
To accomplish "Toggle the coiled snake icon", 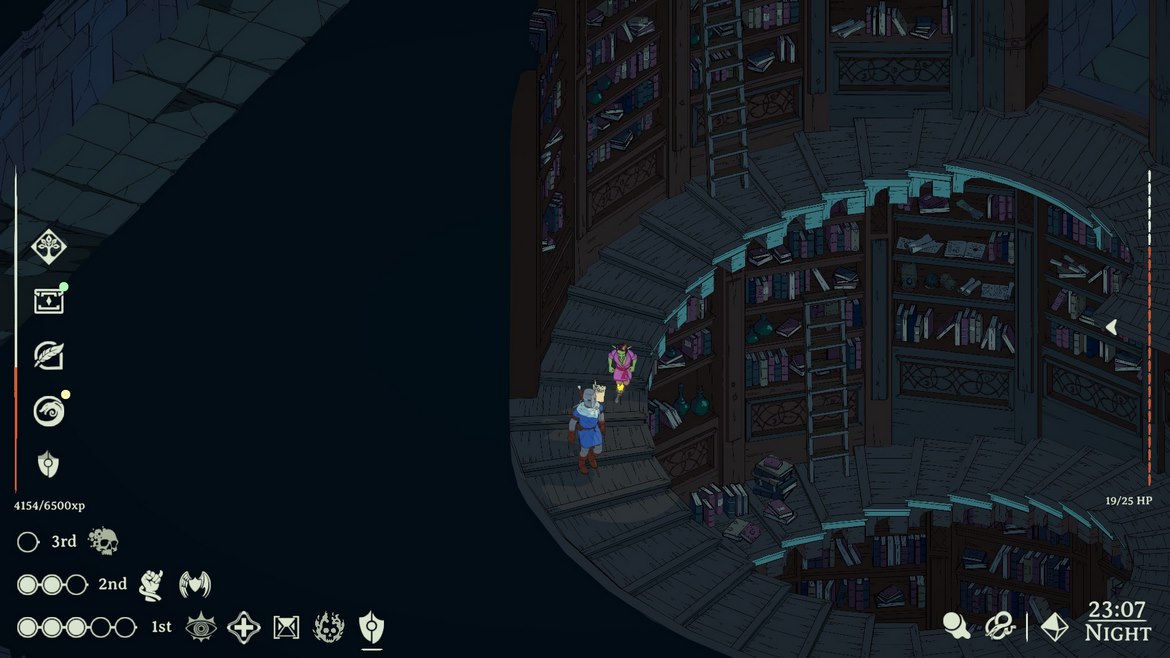I will point(1000,626).
